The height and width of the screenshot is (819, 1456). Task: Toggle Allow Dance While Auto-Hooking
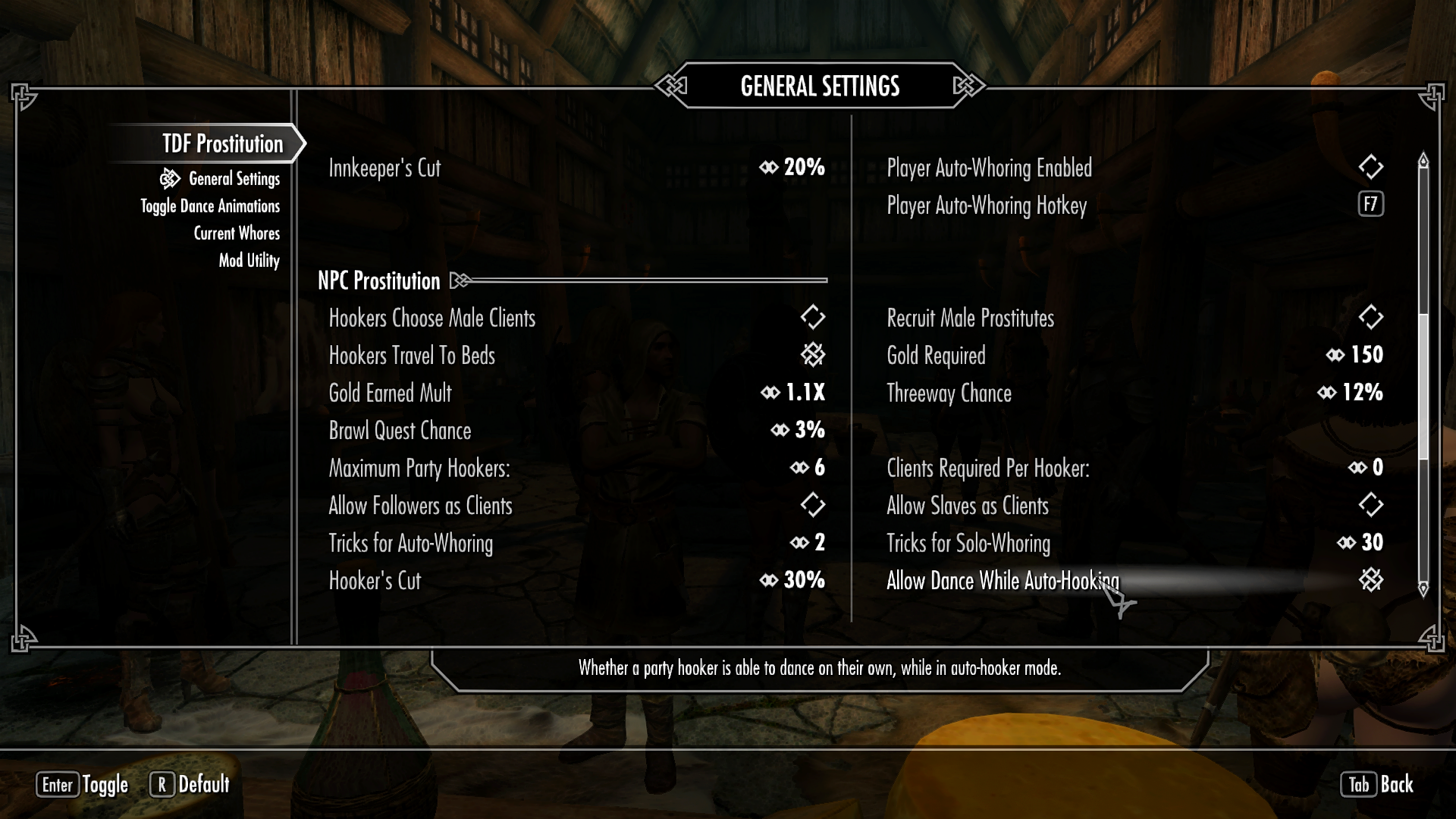pyautogui.click(x=1370, y=581)
